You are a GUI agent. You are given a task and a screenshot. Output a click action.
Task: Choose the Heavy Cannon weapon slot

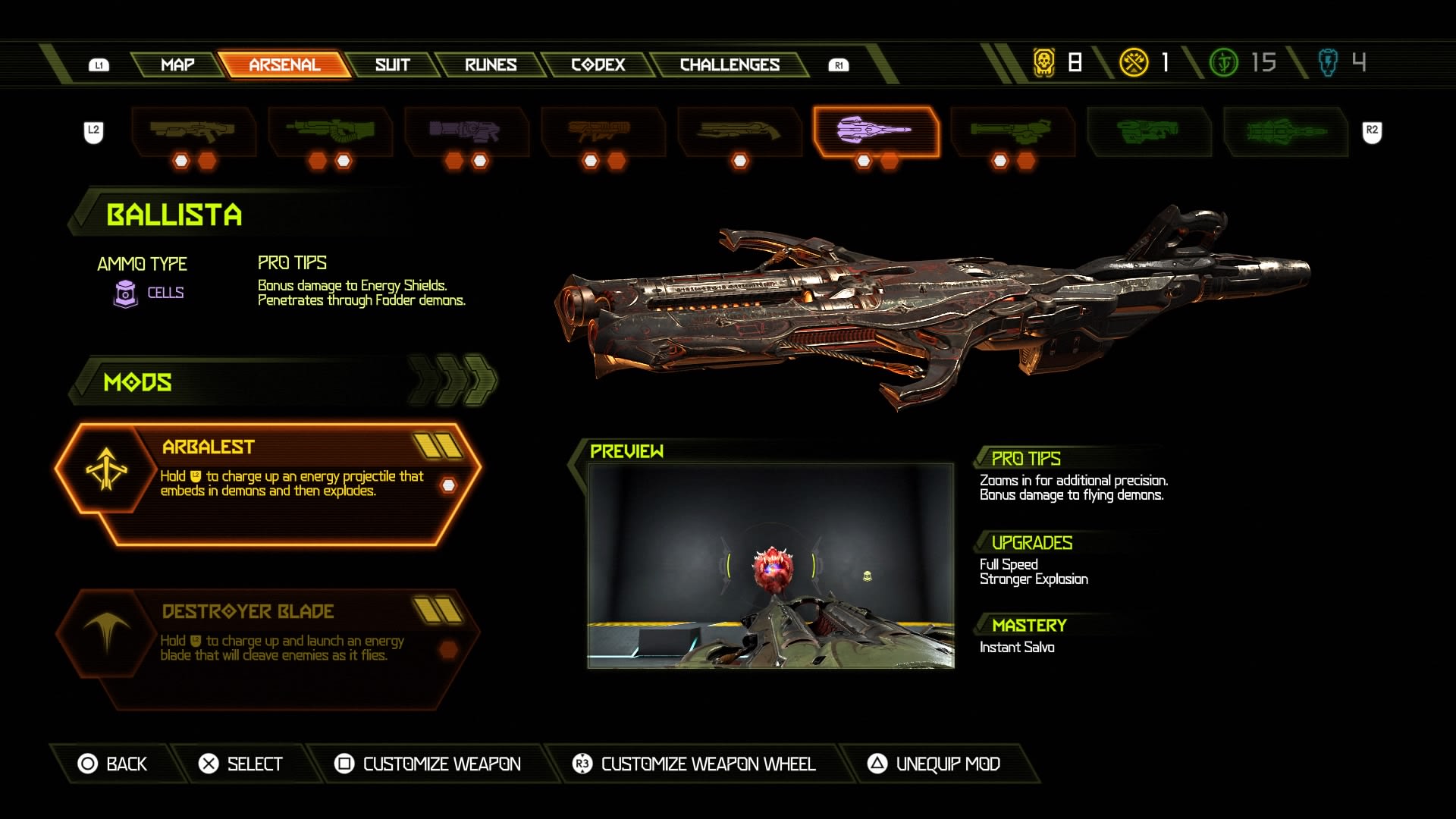click(x=330, y=131)
